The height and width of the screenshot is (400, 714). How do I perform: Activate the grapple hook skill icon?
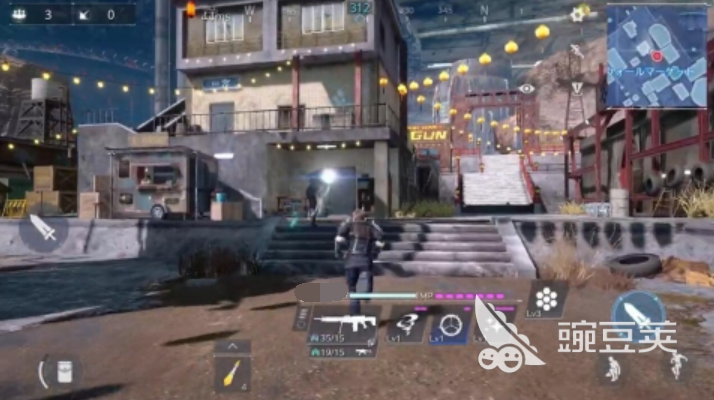tap(407, 325)
